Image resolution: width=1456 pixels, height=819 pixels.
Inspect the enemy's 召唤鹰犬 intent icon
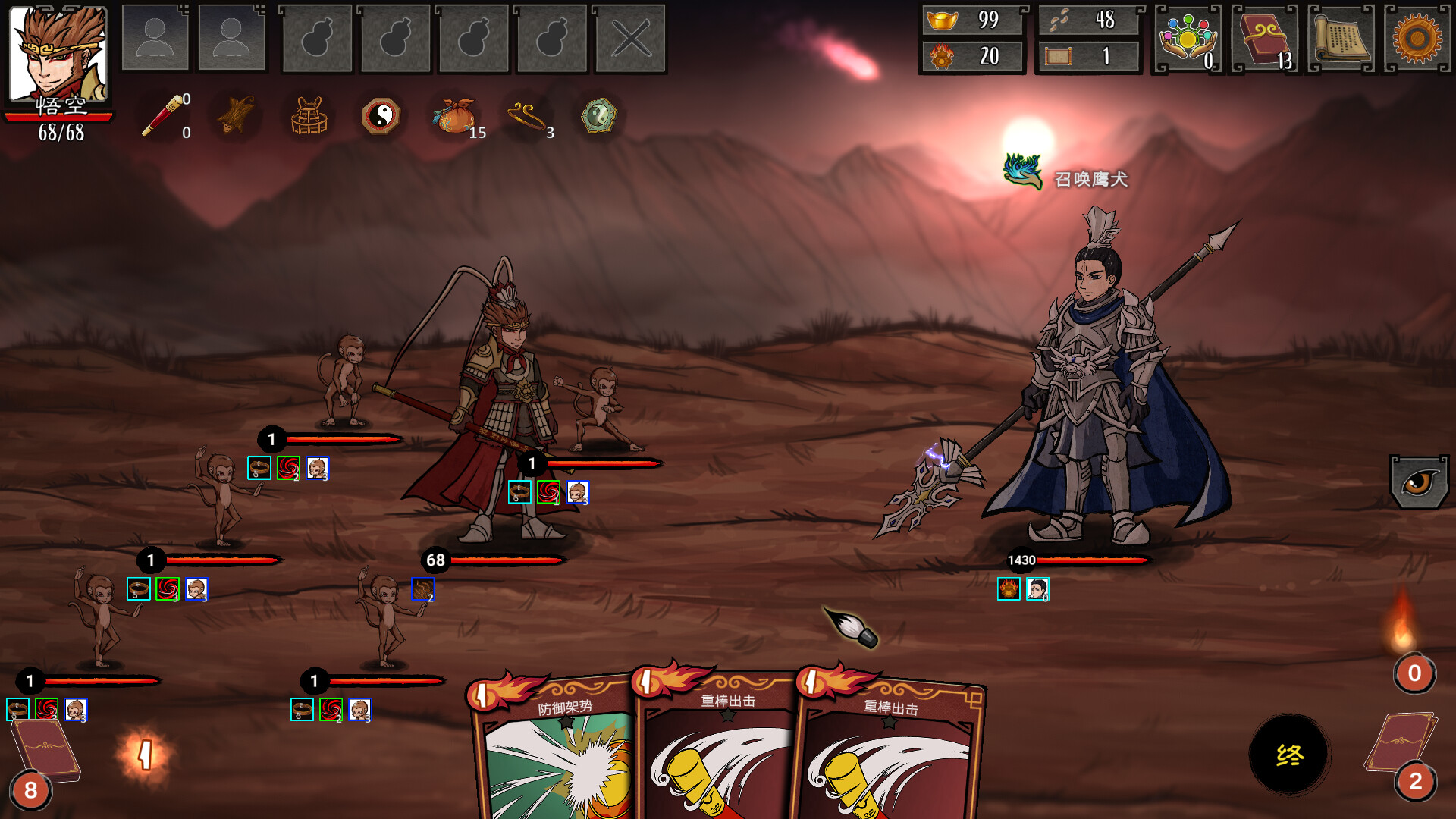click(x=1023, y=172)
